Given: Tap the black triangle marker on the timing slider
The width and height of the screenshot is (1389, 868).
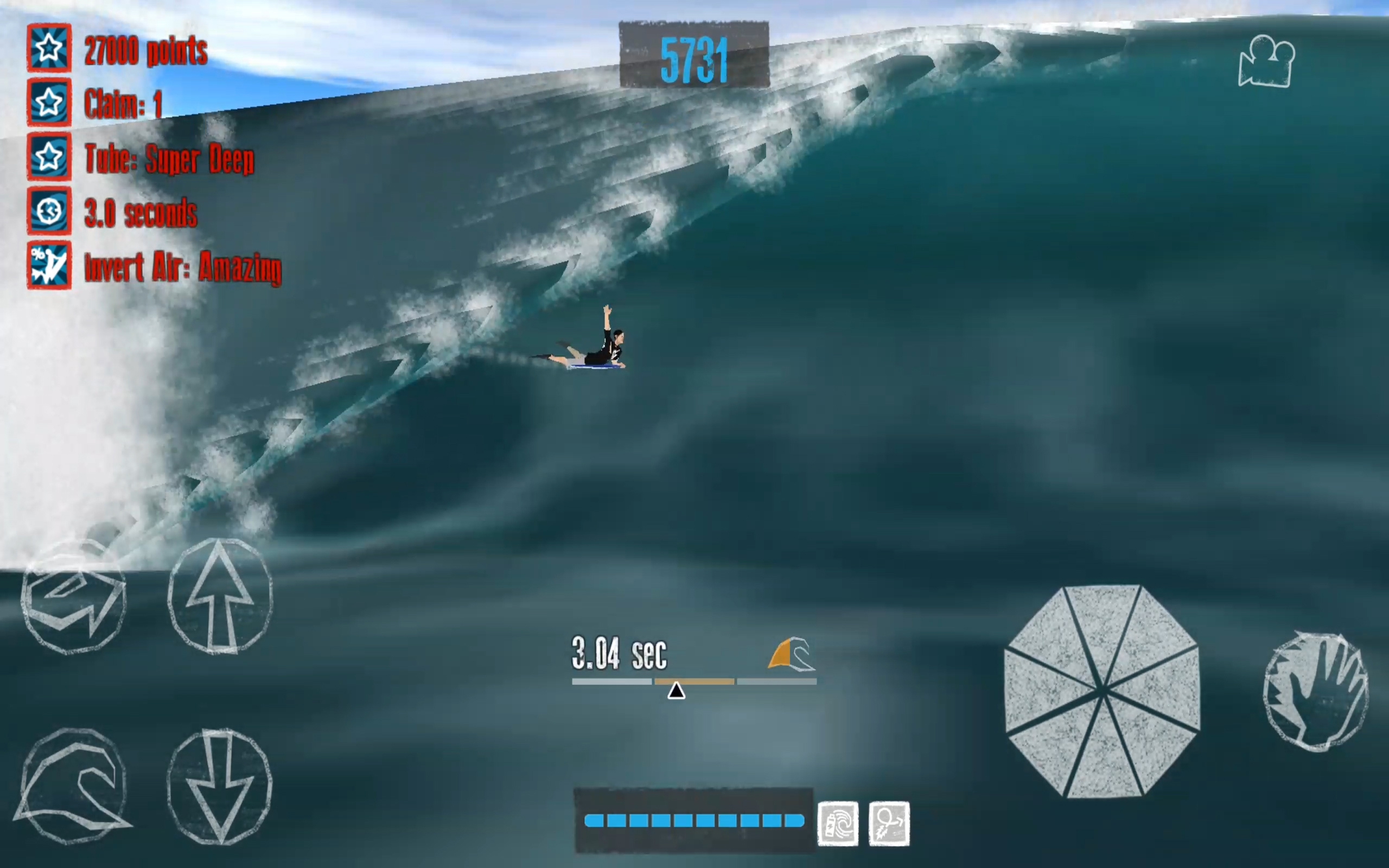Looking at the screenshot, I should (677, 692).
